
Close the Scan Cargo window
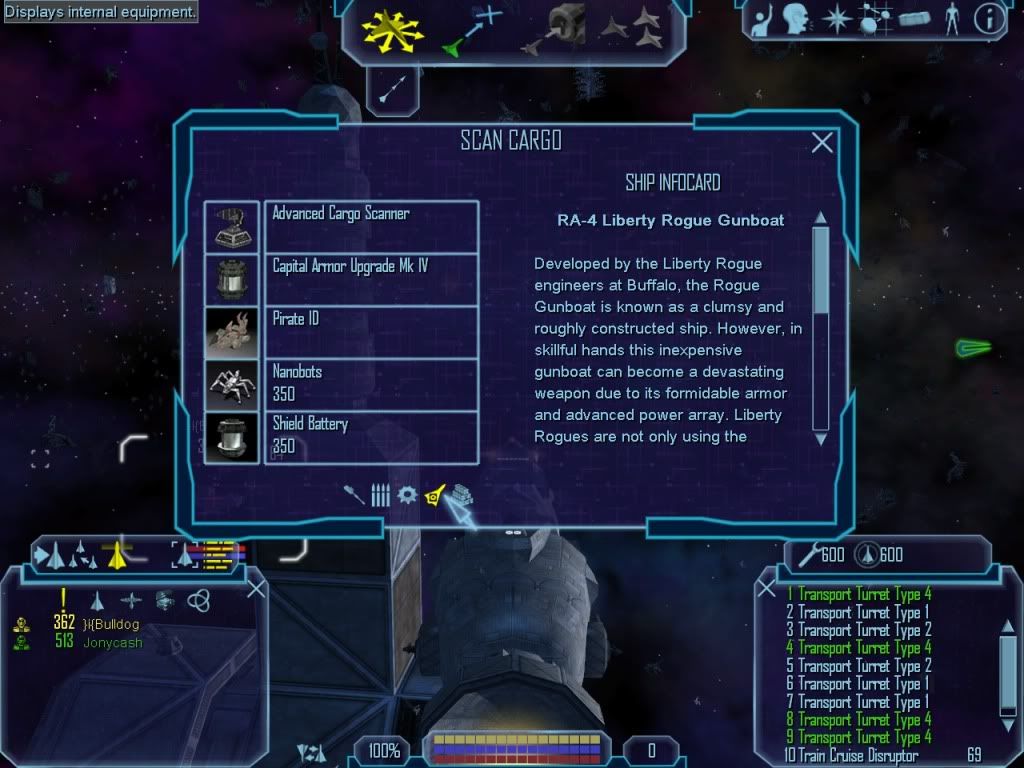[822, 143]
